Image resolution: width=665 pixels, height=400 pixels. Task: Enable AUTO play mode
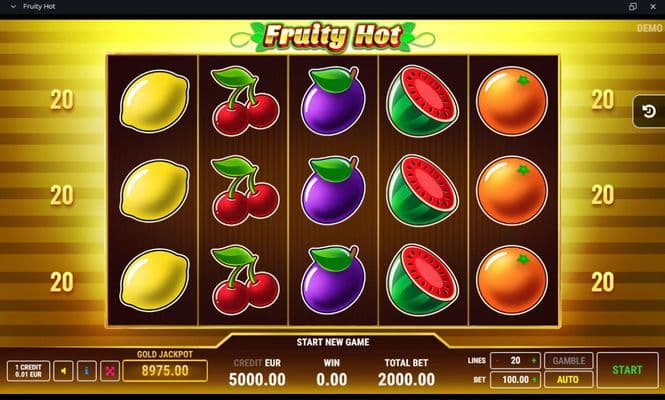568,380
